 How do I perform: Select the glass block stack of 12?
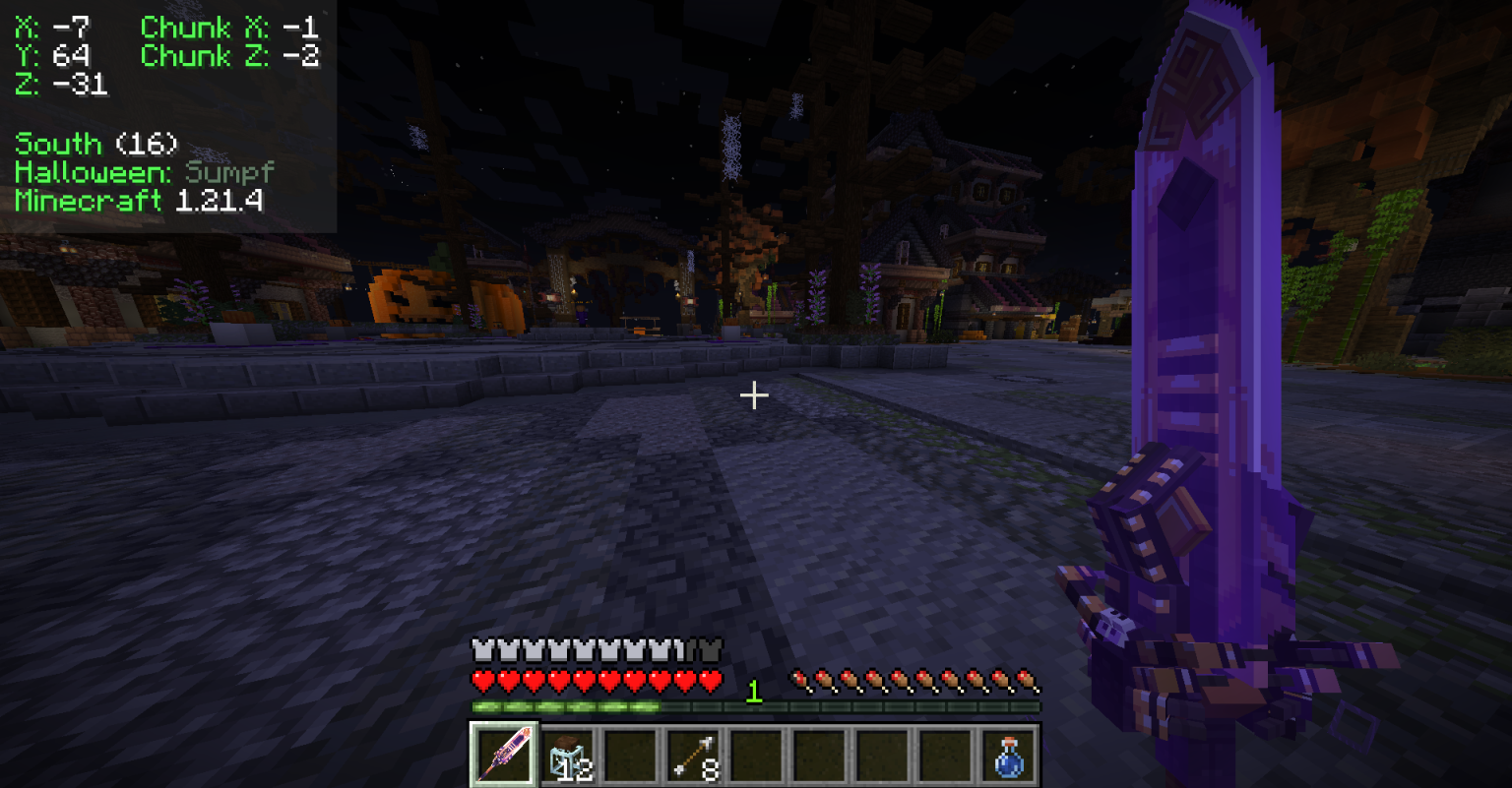(566, 756)
